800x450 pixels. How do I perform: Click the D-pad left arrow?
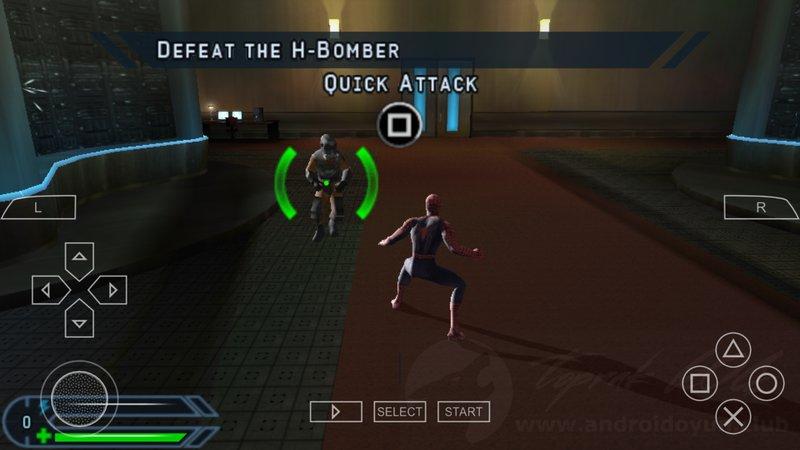click(x=48, y=290)
